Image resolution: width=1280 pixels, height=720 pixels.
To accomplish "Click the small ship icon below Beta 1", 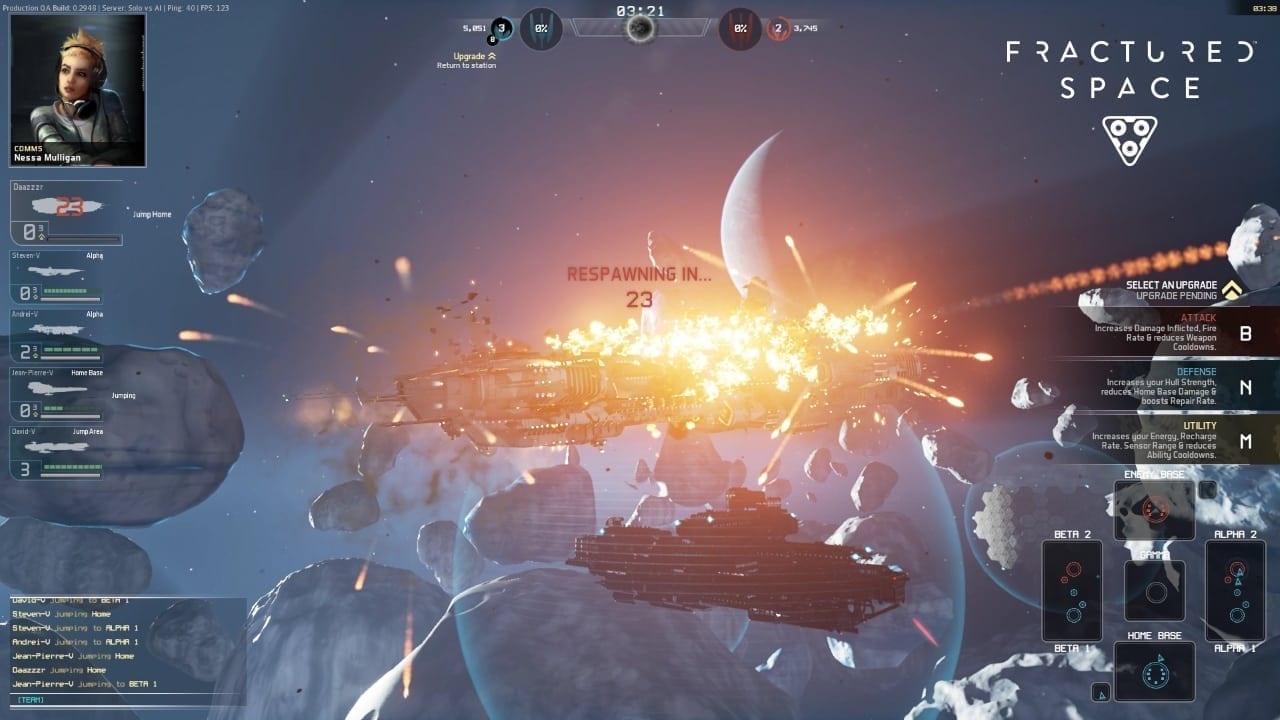I will click(1100, 691).
